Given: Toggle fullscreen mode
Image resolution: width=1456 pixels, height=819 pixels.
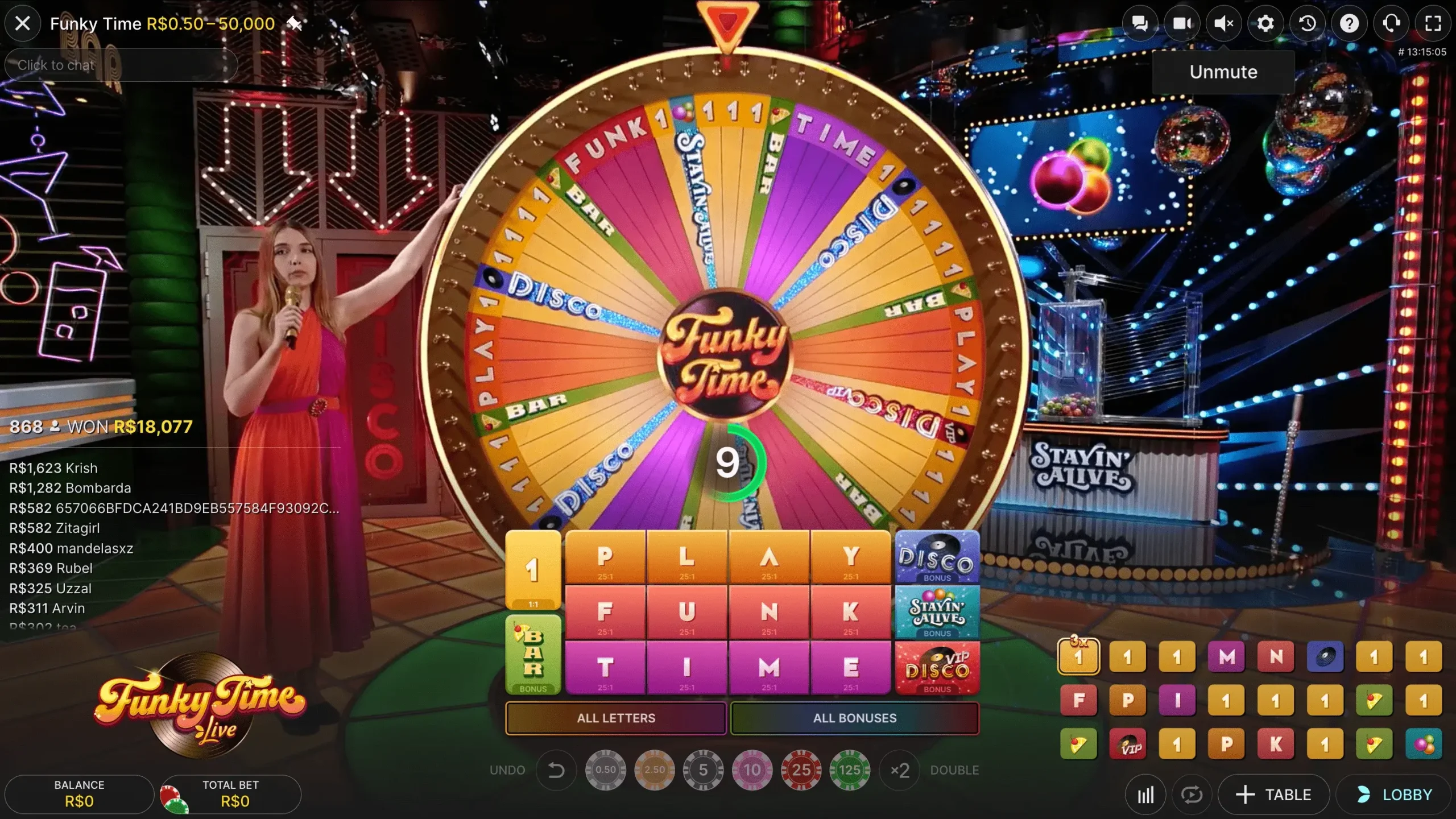Looking at the screenshot, I should [x=1433, y=23].
